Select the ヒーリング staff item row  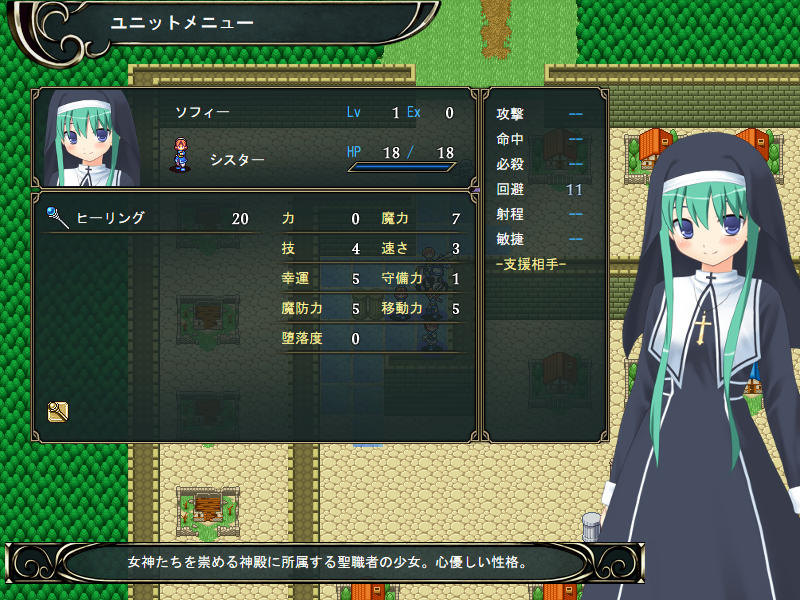[x=148, y=218]
